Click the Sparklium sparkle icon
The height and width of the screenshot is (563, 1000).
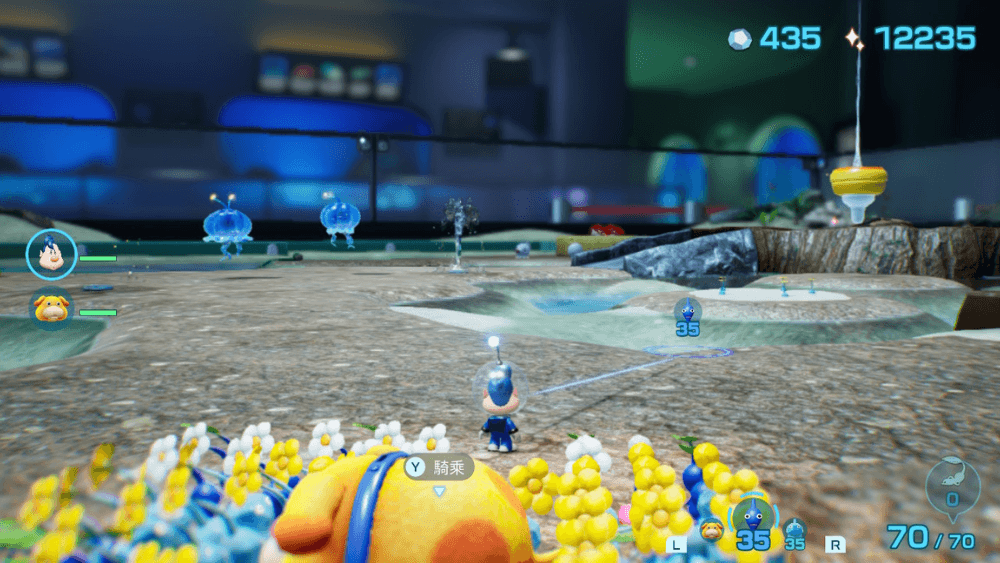[x=854, y=39]
